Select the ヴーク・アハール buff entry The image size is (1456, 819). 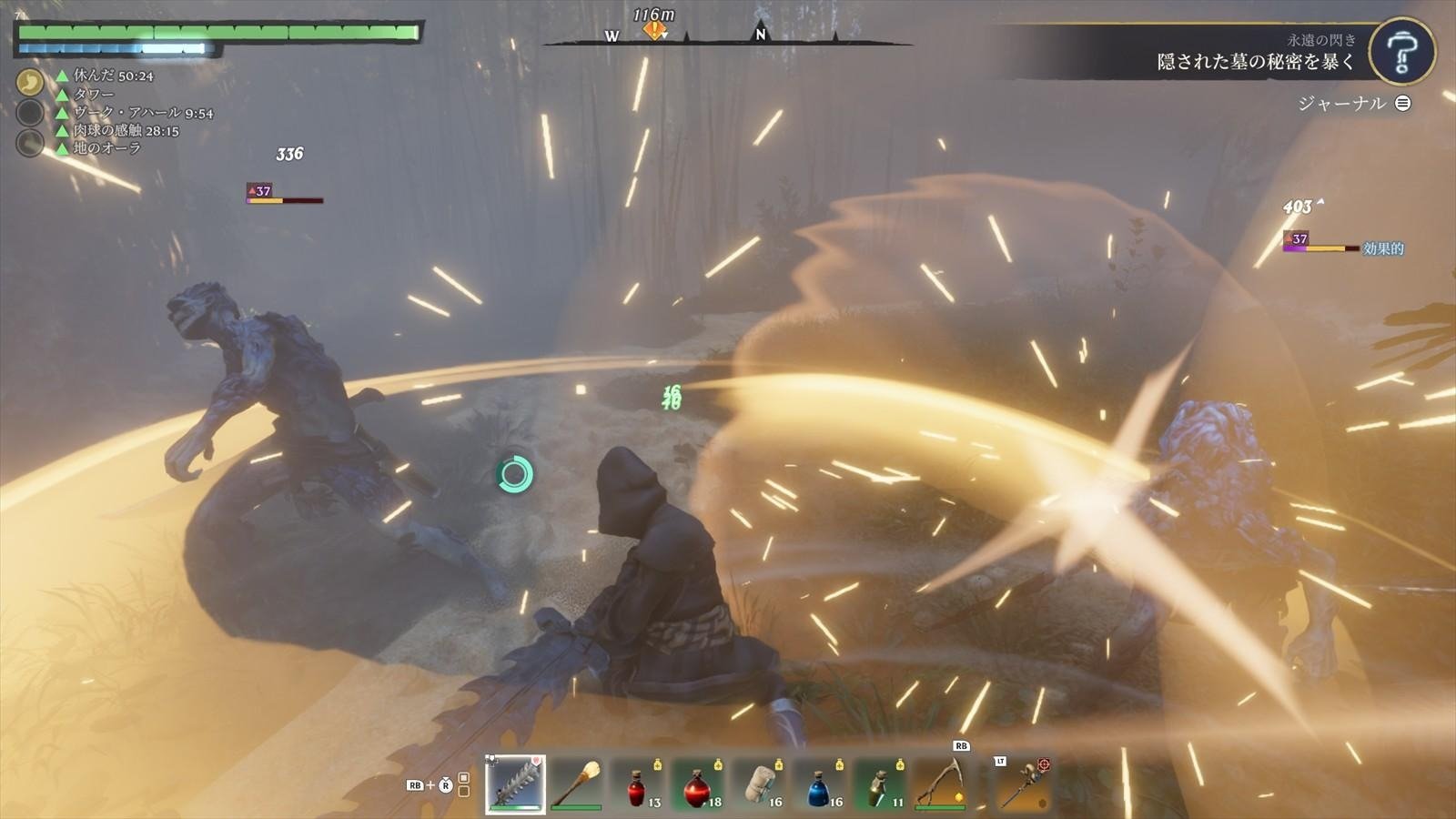pos(143,113)
